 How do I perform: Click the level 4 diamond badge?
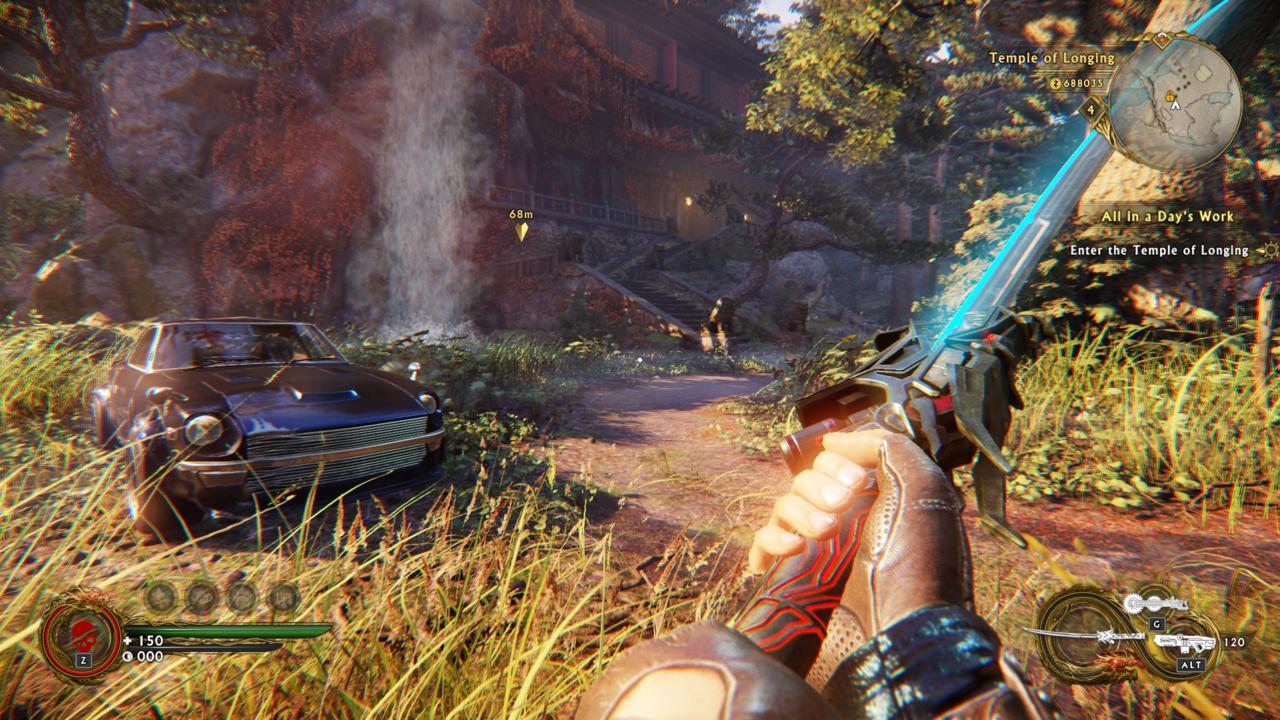pos(1092,108)
